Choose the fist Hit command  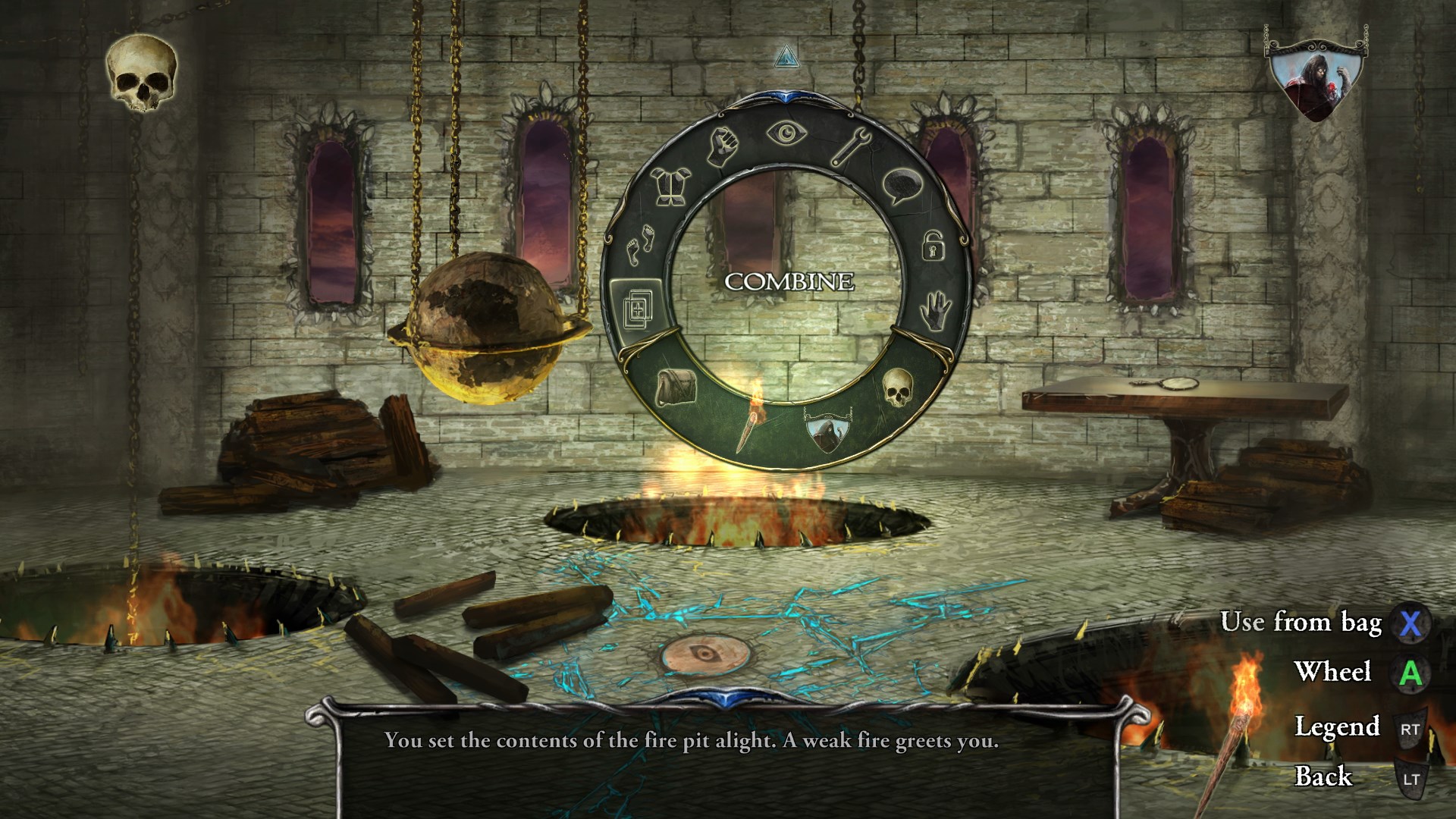(x=723, y=146)
